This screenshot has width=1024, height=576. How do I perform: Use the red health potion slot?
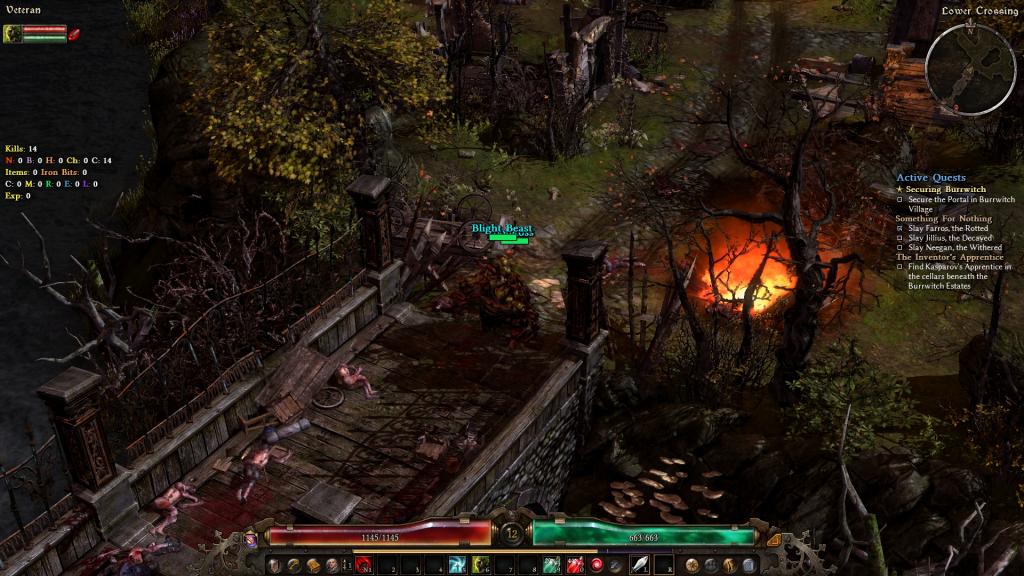point(575,565)
